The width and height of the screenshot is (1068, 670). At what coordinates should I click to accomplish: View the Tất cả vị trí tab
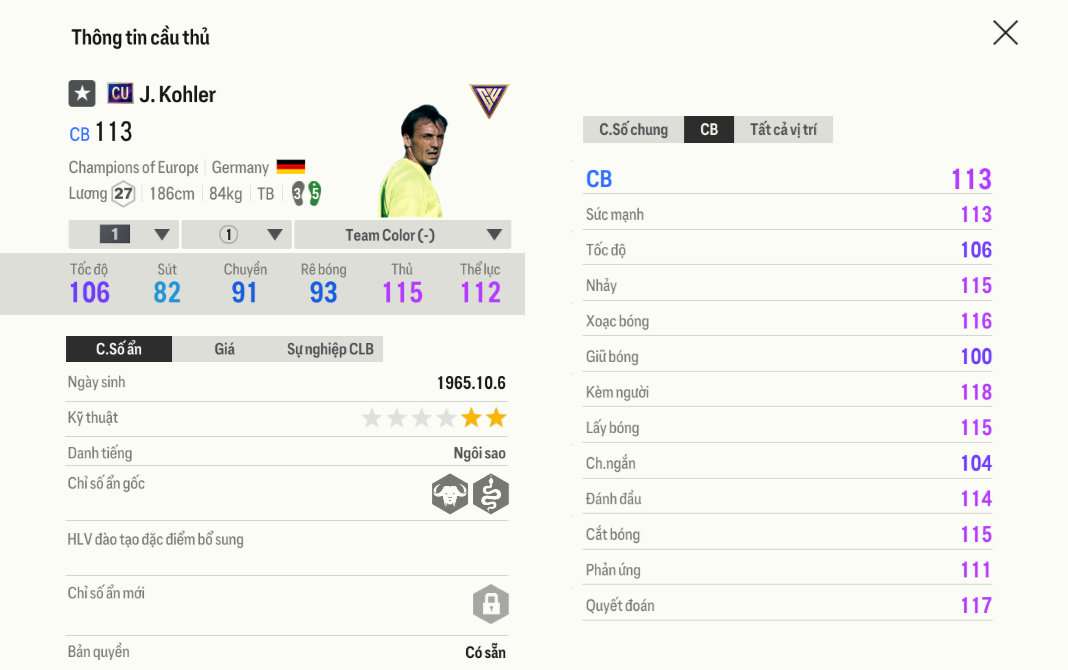click(x=783, y=130)
